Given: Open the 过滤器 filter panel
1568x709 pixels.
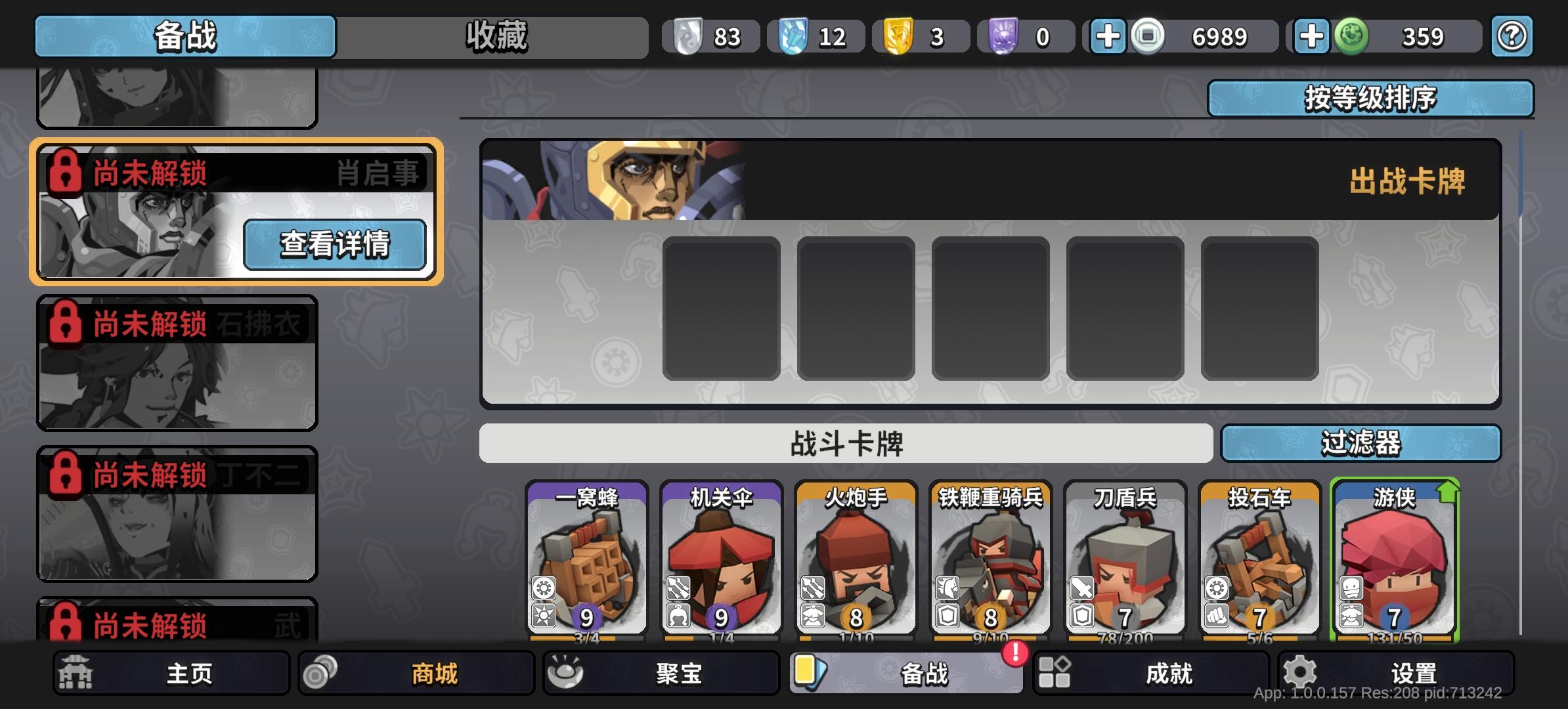Looking at the screenshot, I should tap(1362, 444).
